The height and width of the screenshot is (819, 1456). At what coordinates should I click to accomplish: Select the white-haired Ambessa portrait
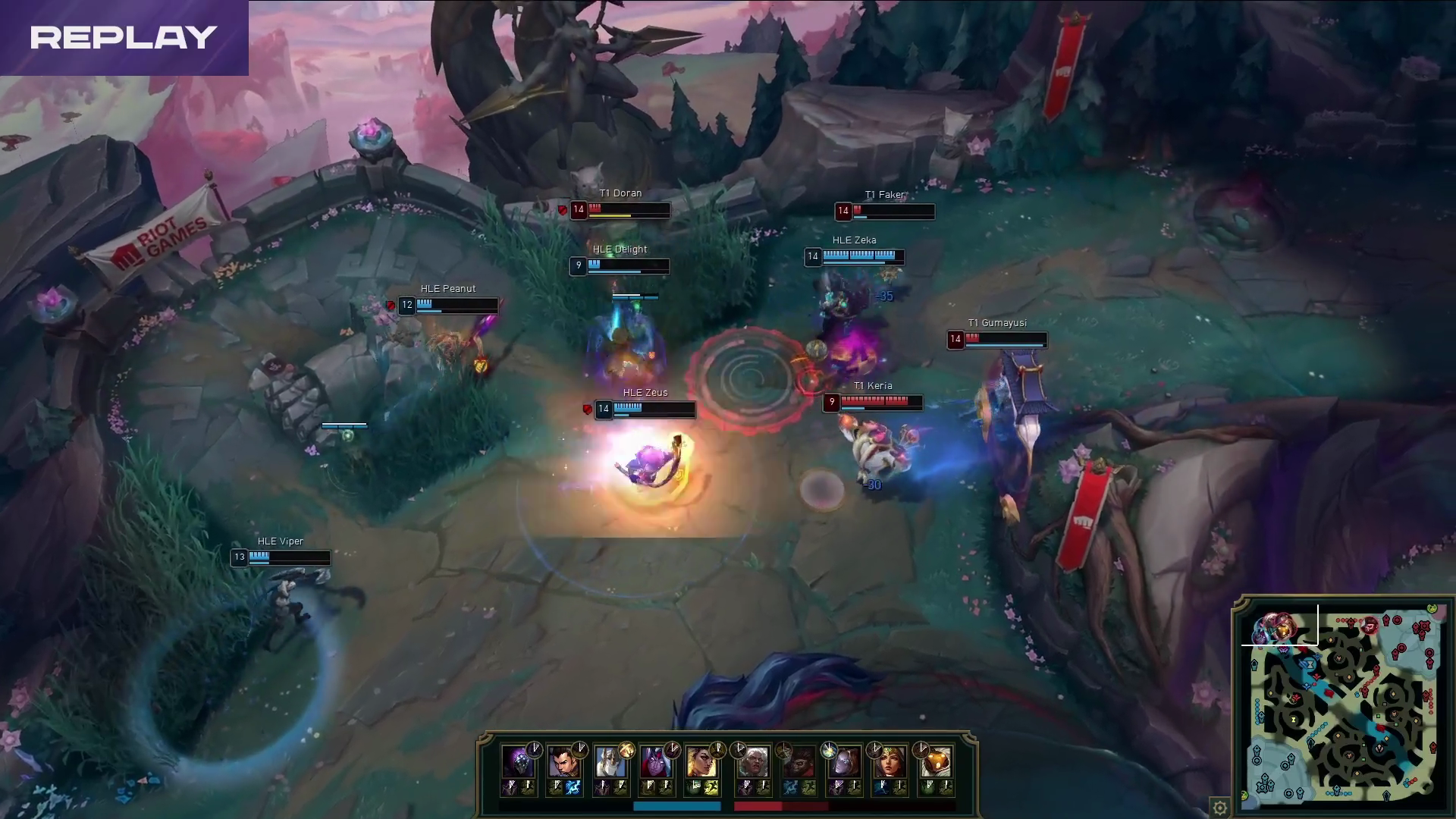(753, 762)
